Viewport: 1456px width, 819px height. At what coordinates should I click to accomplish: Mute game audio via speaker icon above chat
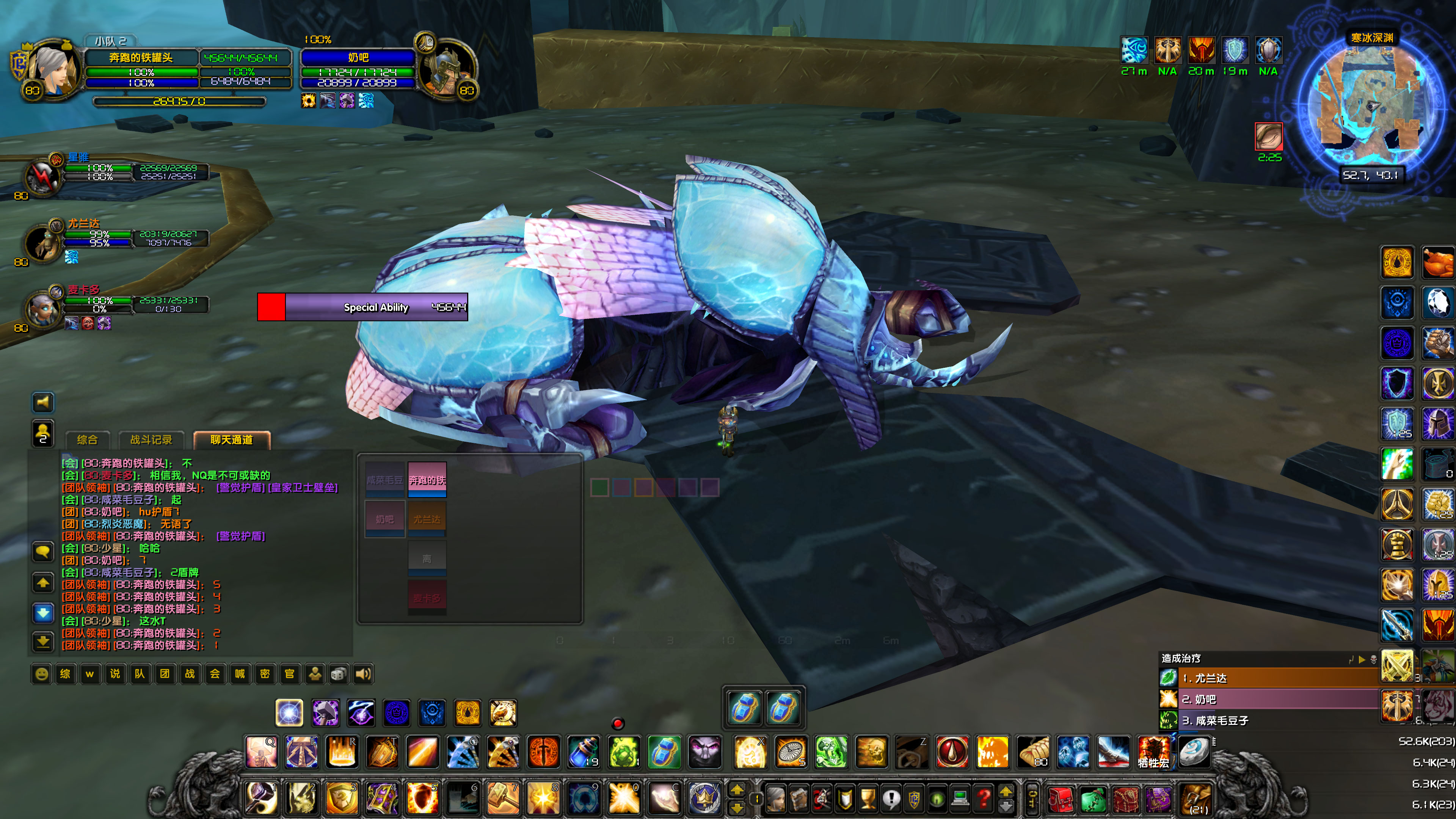point(43,403)
